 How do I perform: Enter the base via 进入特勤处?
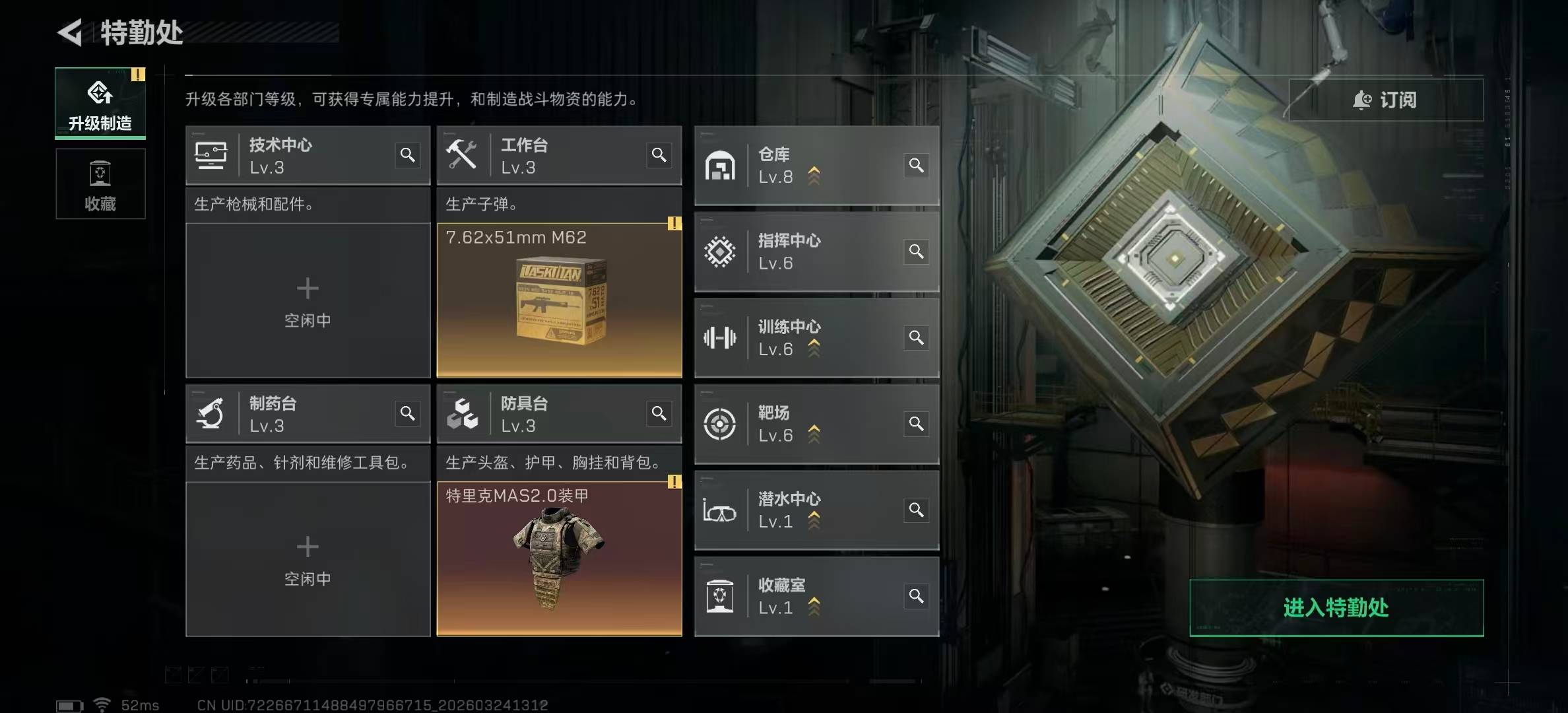point(1336,607)
